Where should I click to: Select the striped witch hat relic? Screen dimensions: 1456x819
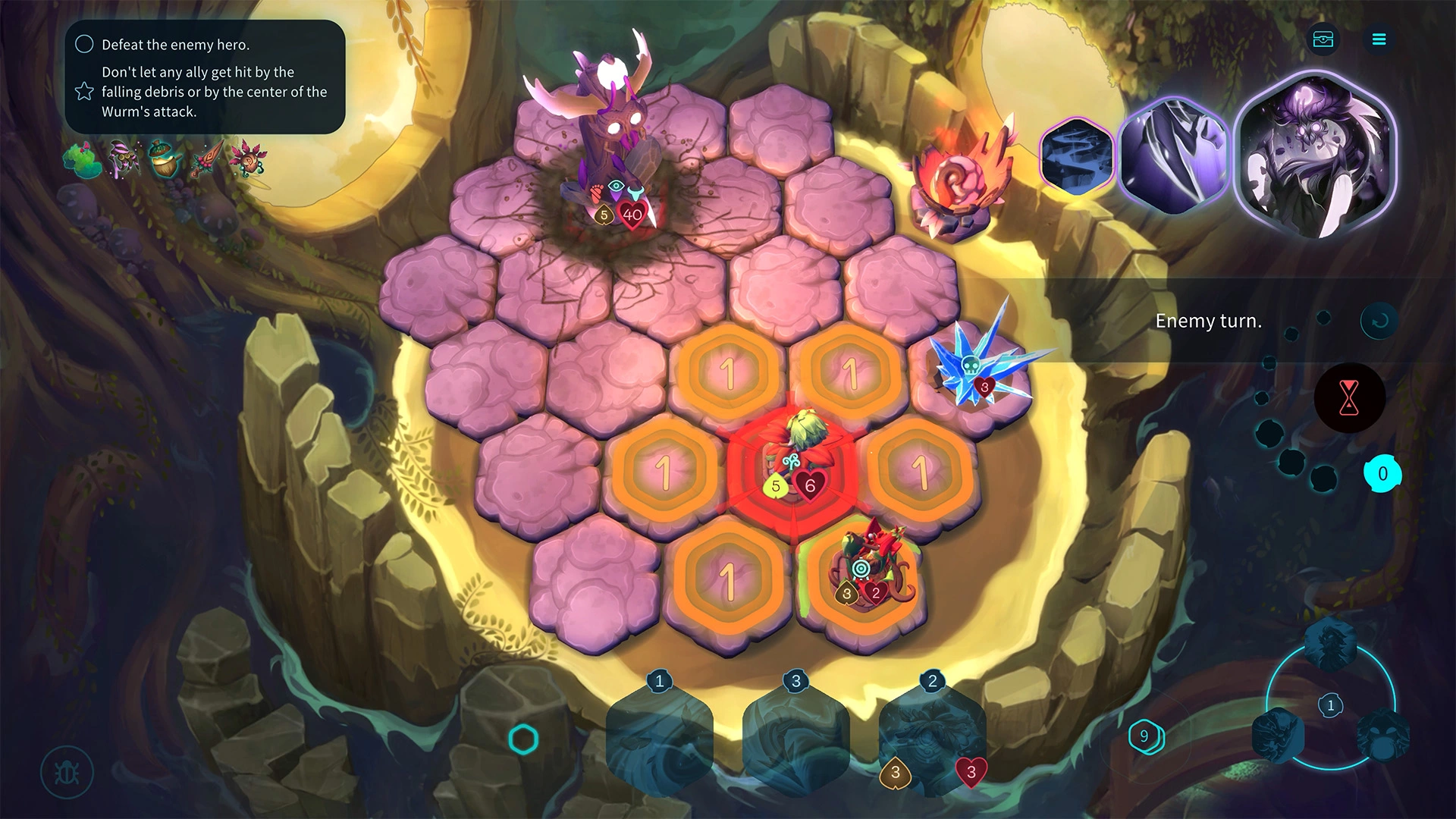tap(122, 158)
